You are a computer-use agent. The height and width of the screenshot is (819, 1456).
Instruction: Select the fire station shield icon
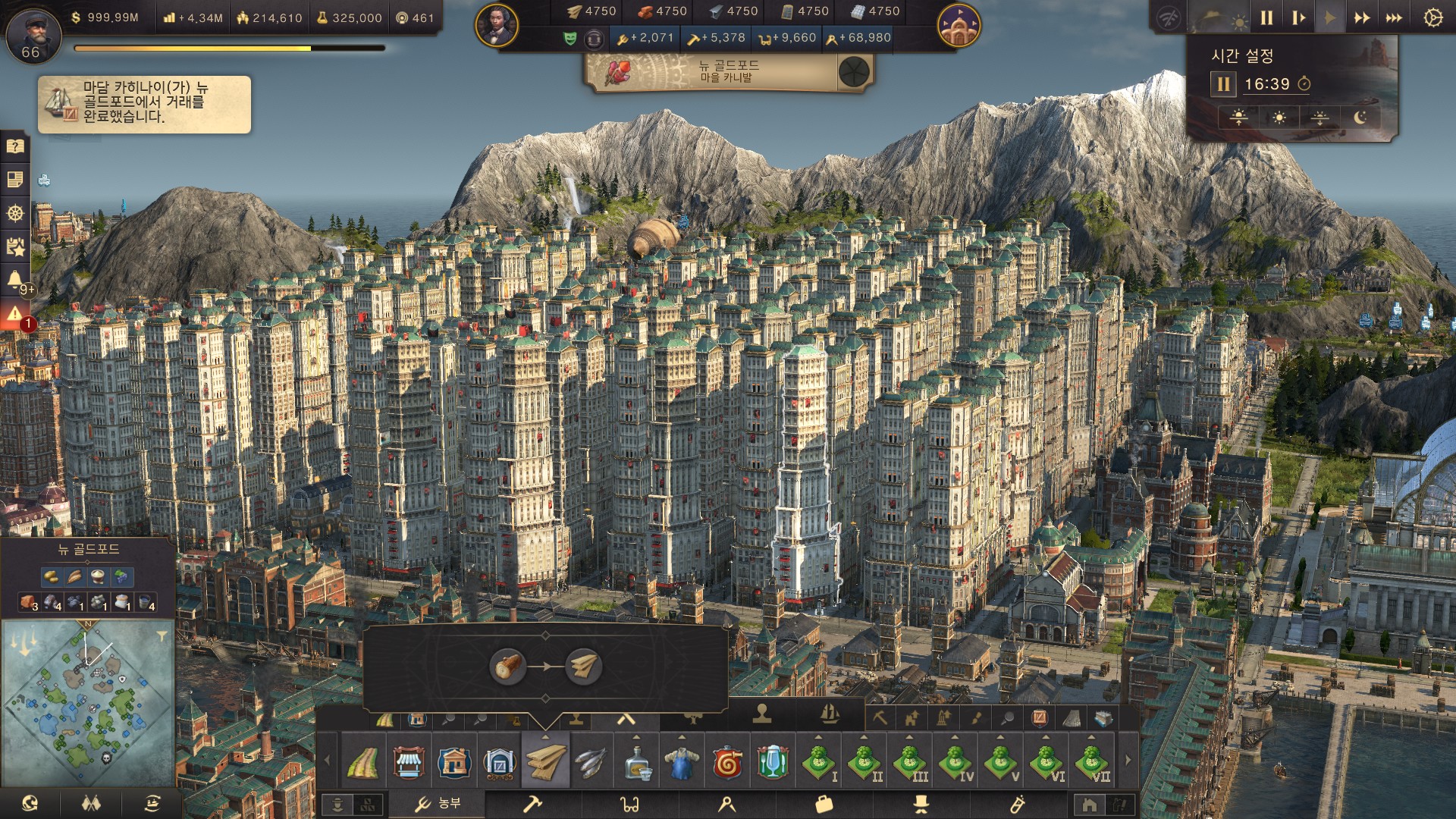tap(727, 761)
